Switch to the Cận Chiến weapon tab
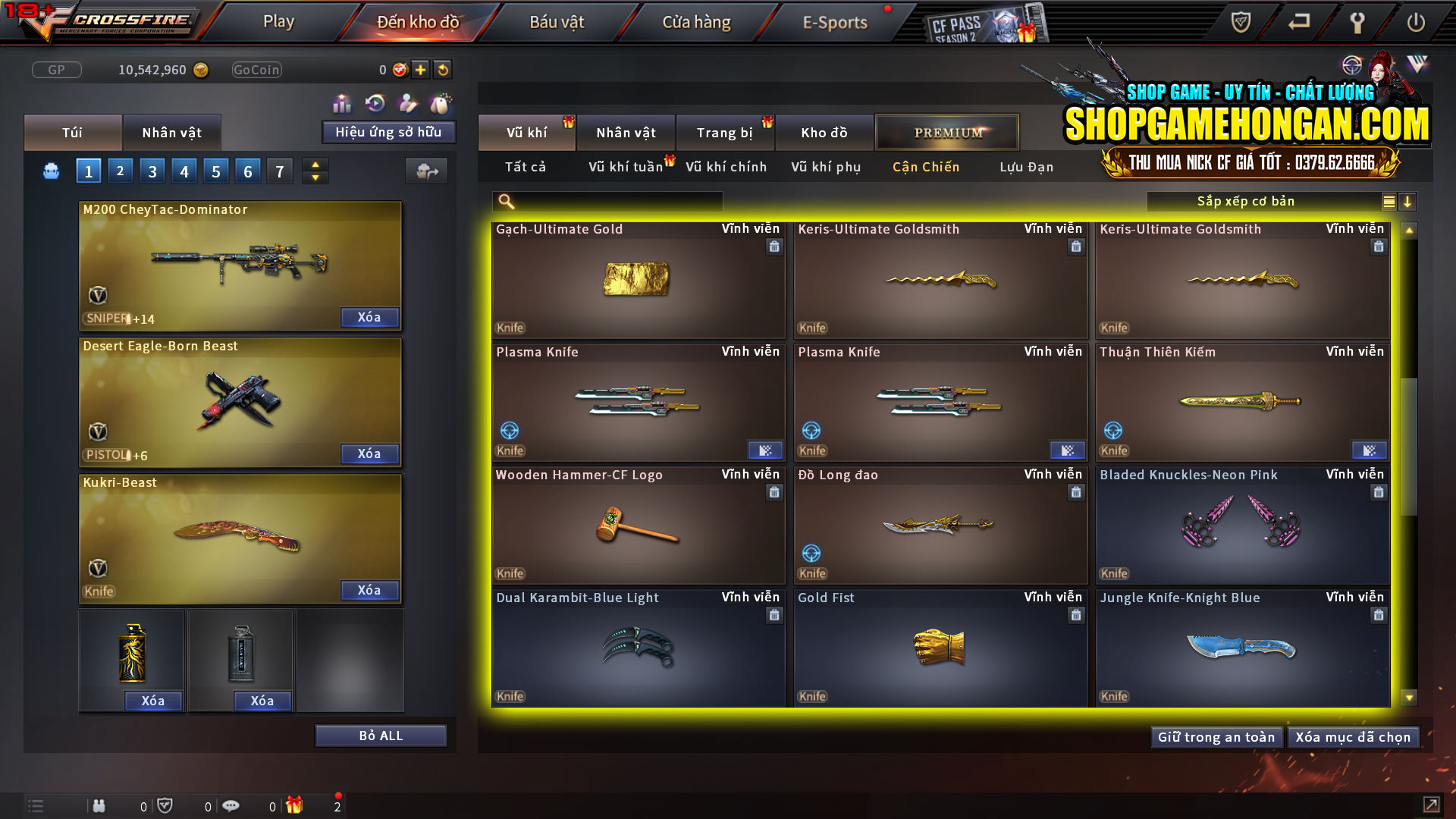This screenshot has height=819, width=1456. tap(925, 167)
